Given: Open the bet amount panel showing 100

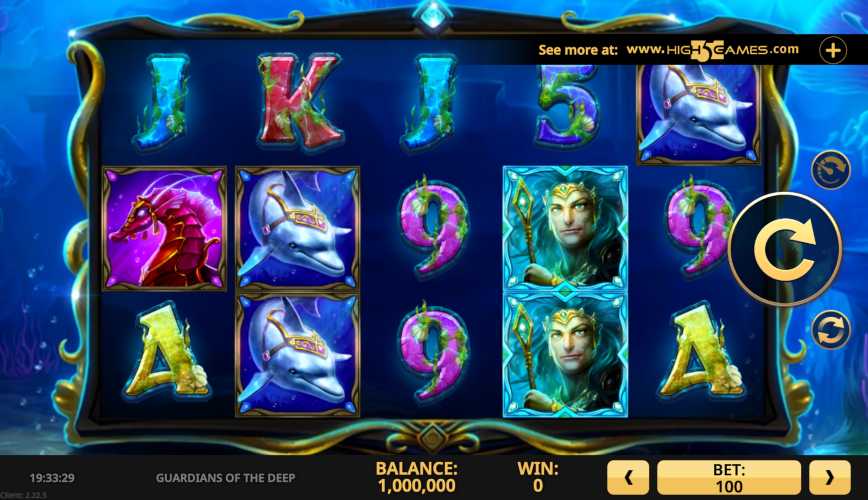Looking at the screenshot, I should coord(729,477).
